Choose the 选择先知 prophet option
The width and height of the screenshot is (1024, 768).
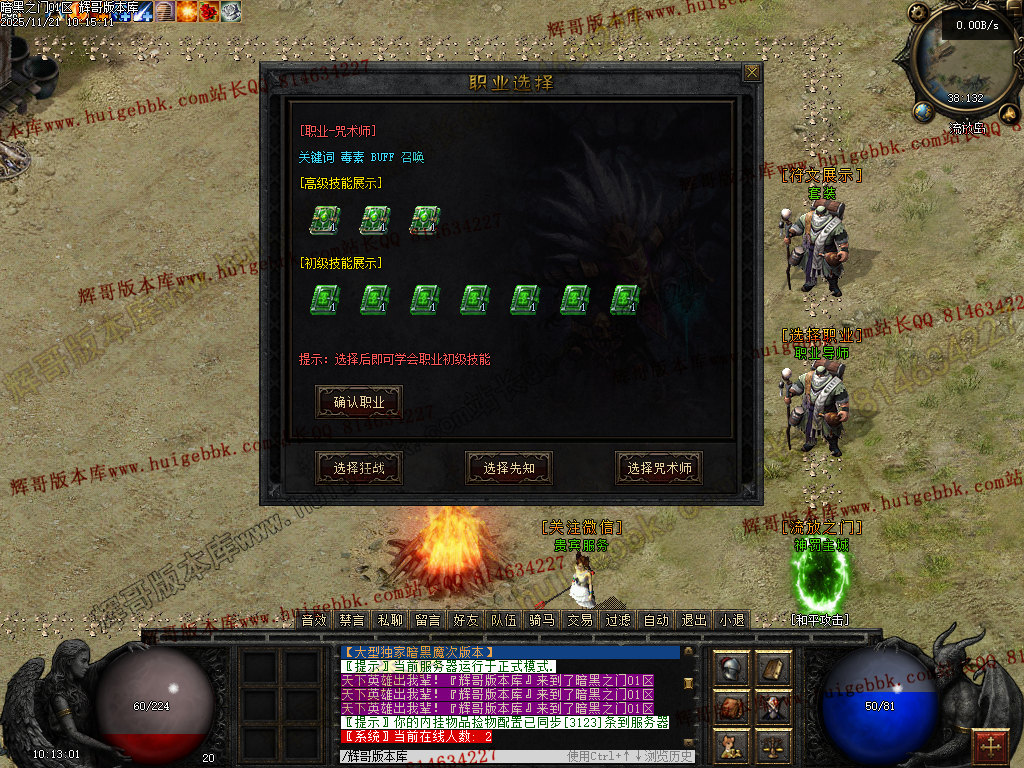coord(509,468)
